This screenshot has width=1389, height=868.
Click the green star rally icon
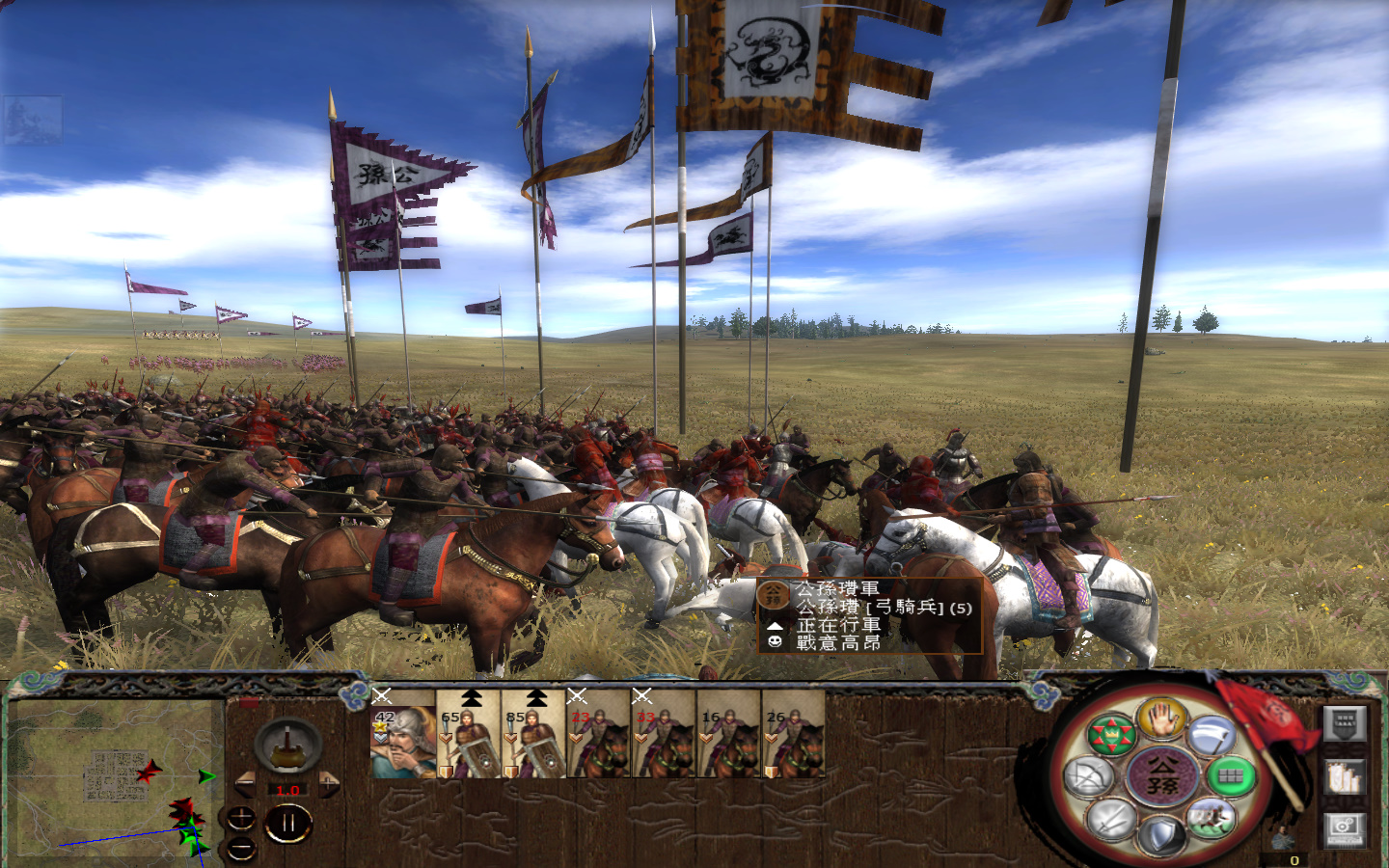pyautogui.click(x=1113, y=734)
